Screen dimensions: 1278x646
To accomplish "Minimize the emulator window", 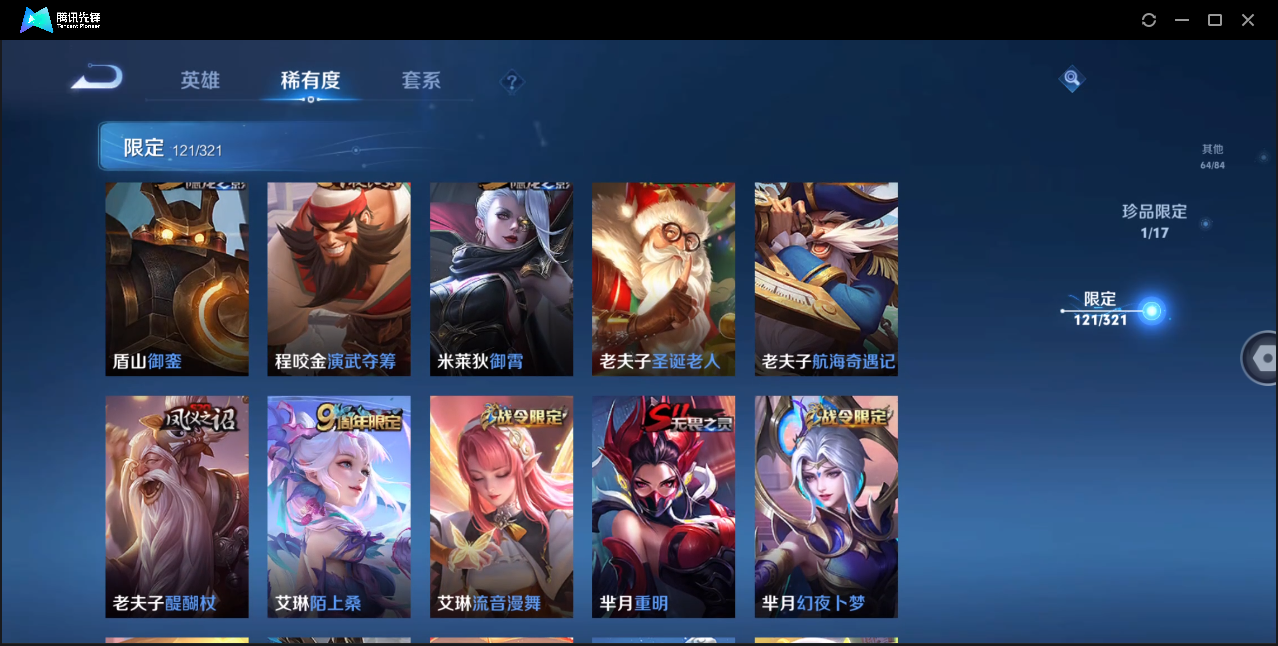I will pyautogui.click(x=1183, y=20).
